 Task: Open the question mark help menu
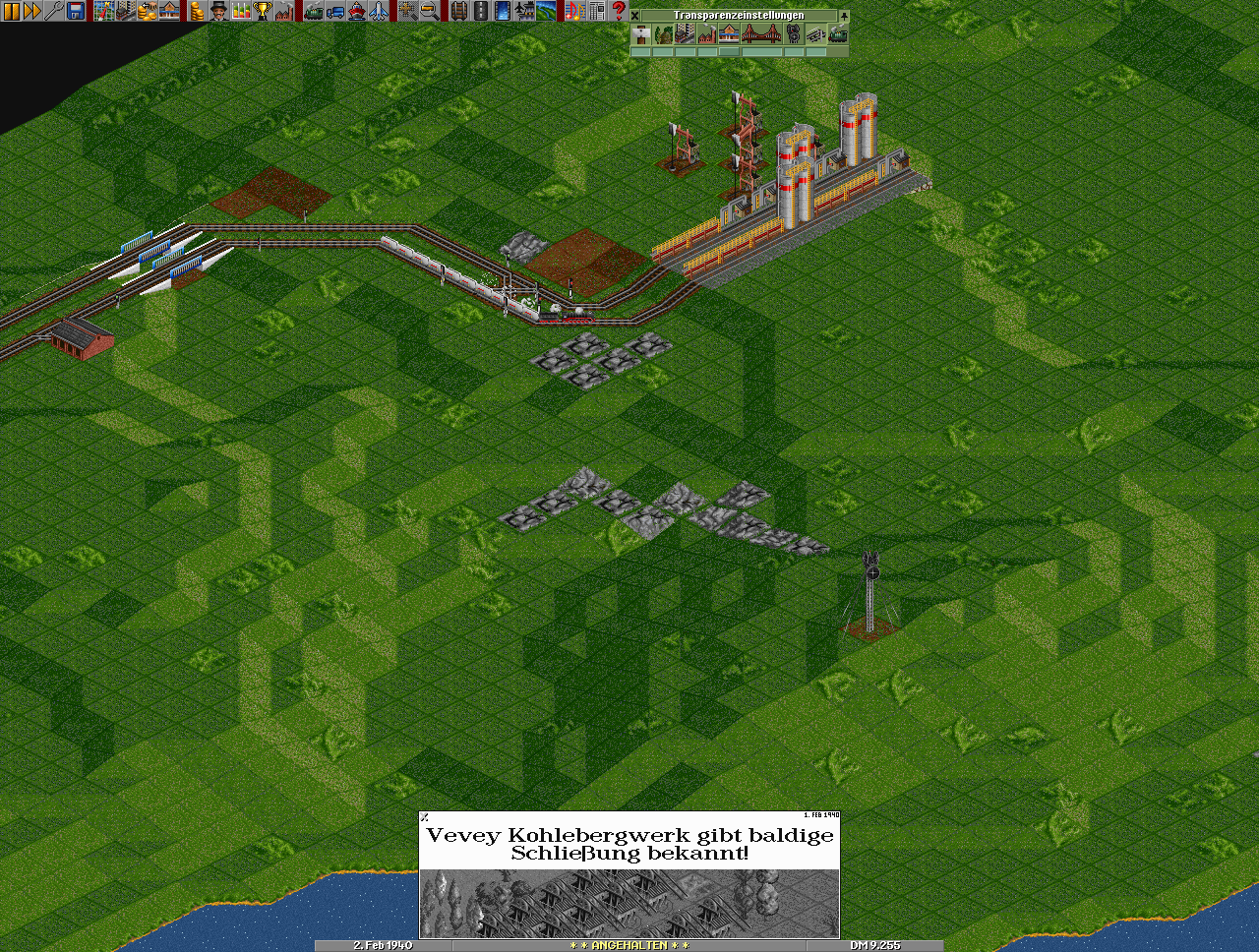[618, 11]
